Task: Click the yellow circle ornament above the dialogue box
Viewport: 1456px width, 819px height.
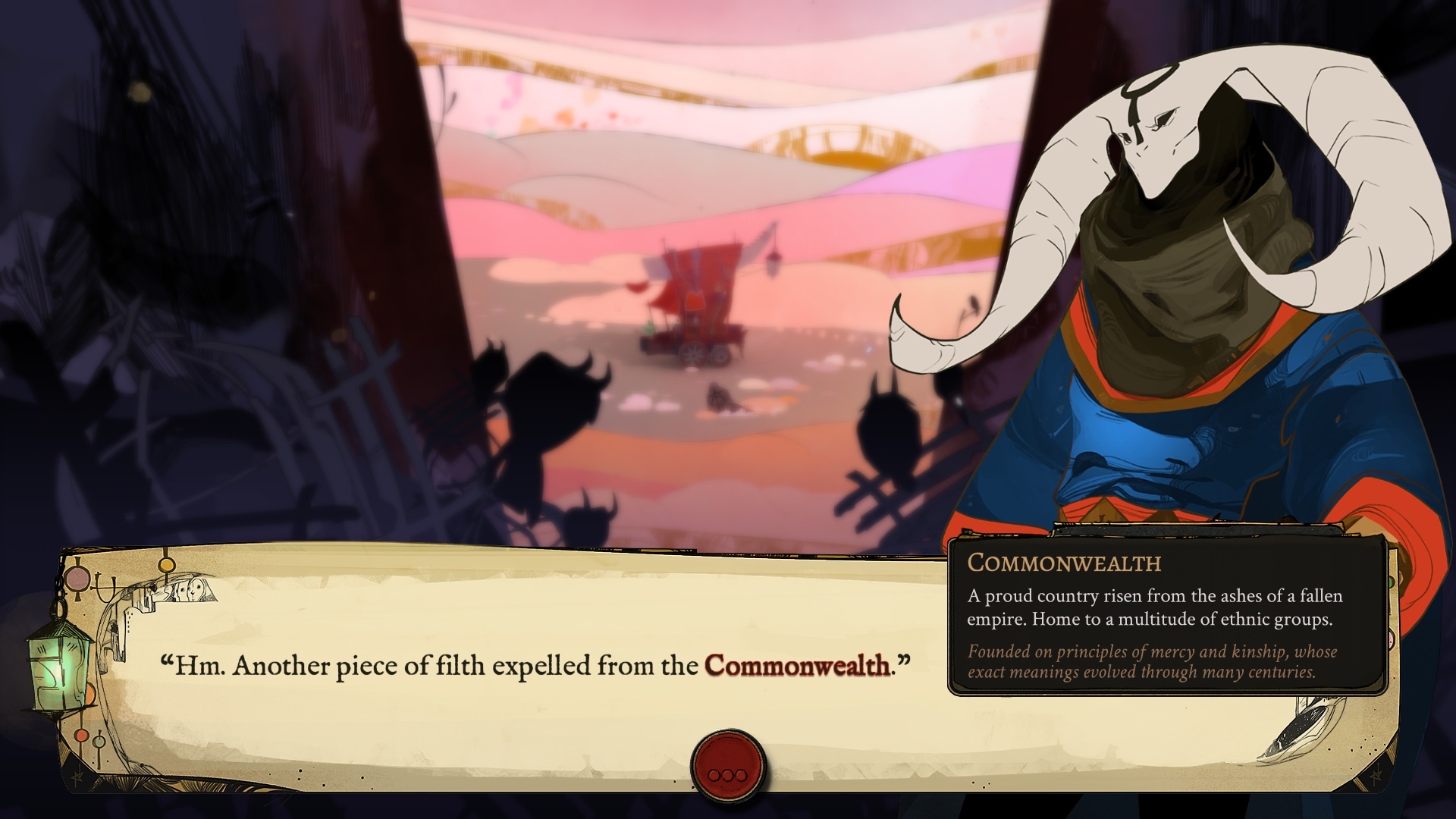Action: tap(166, 565)
